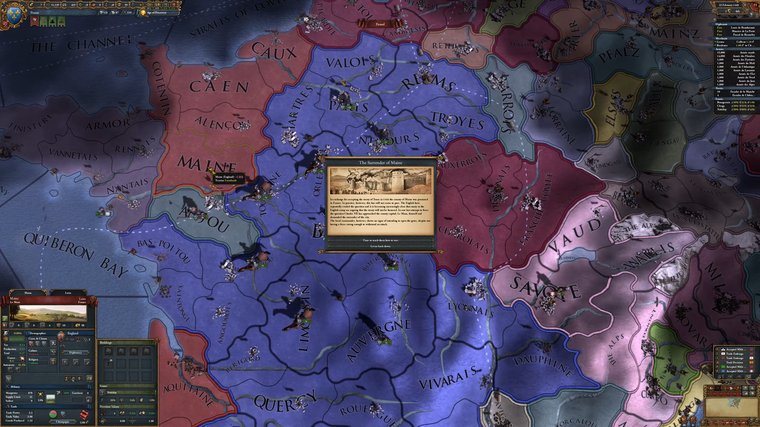Click the red dice icon in the trade section
760x427 pixels.
(x=86, y=413)
